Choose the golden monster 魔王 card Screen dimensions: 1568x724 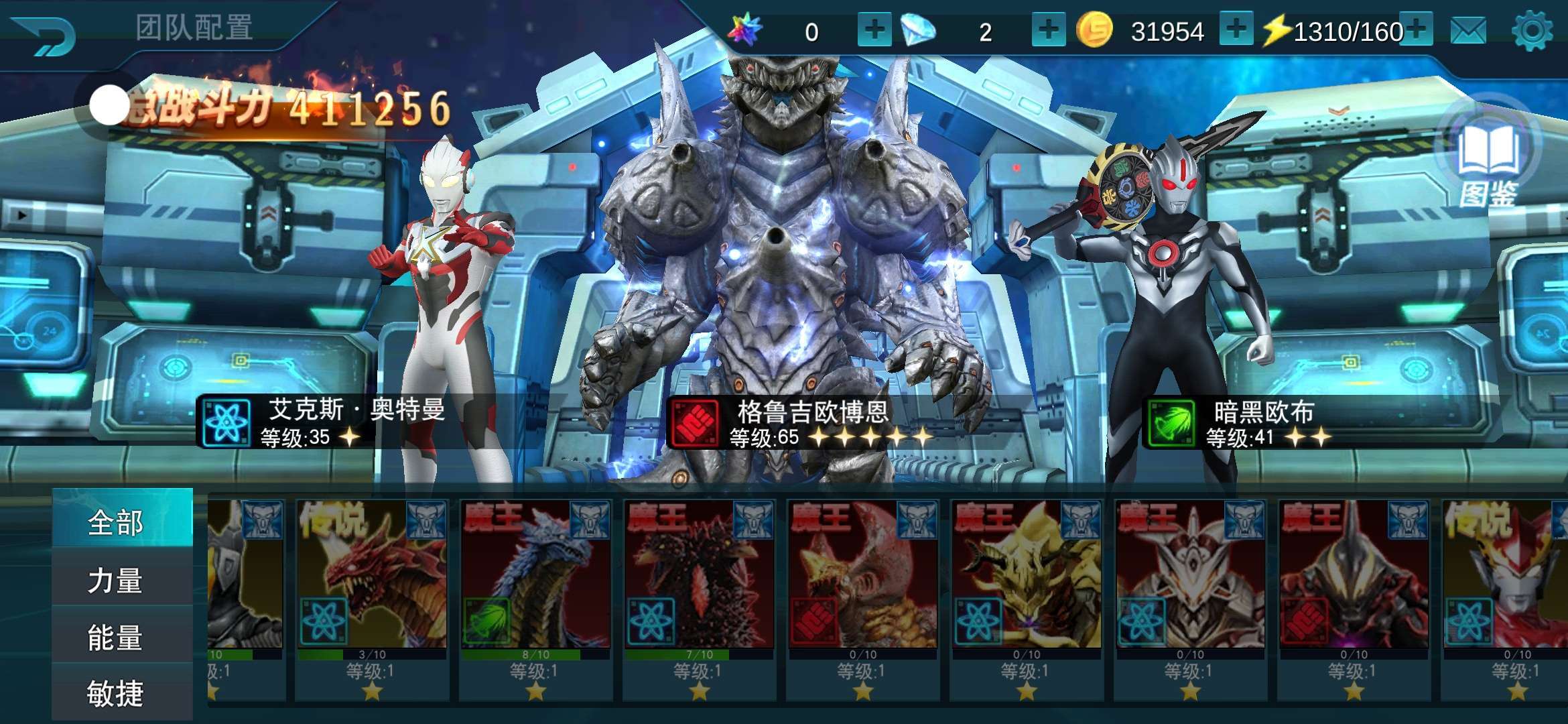pos(1026,590)
